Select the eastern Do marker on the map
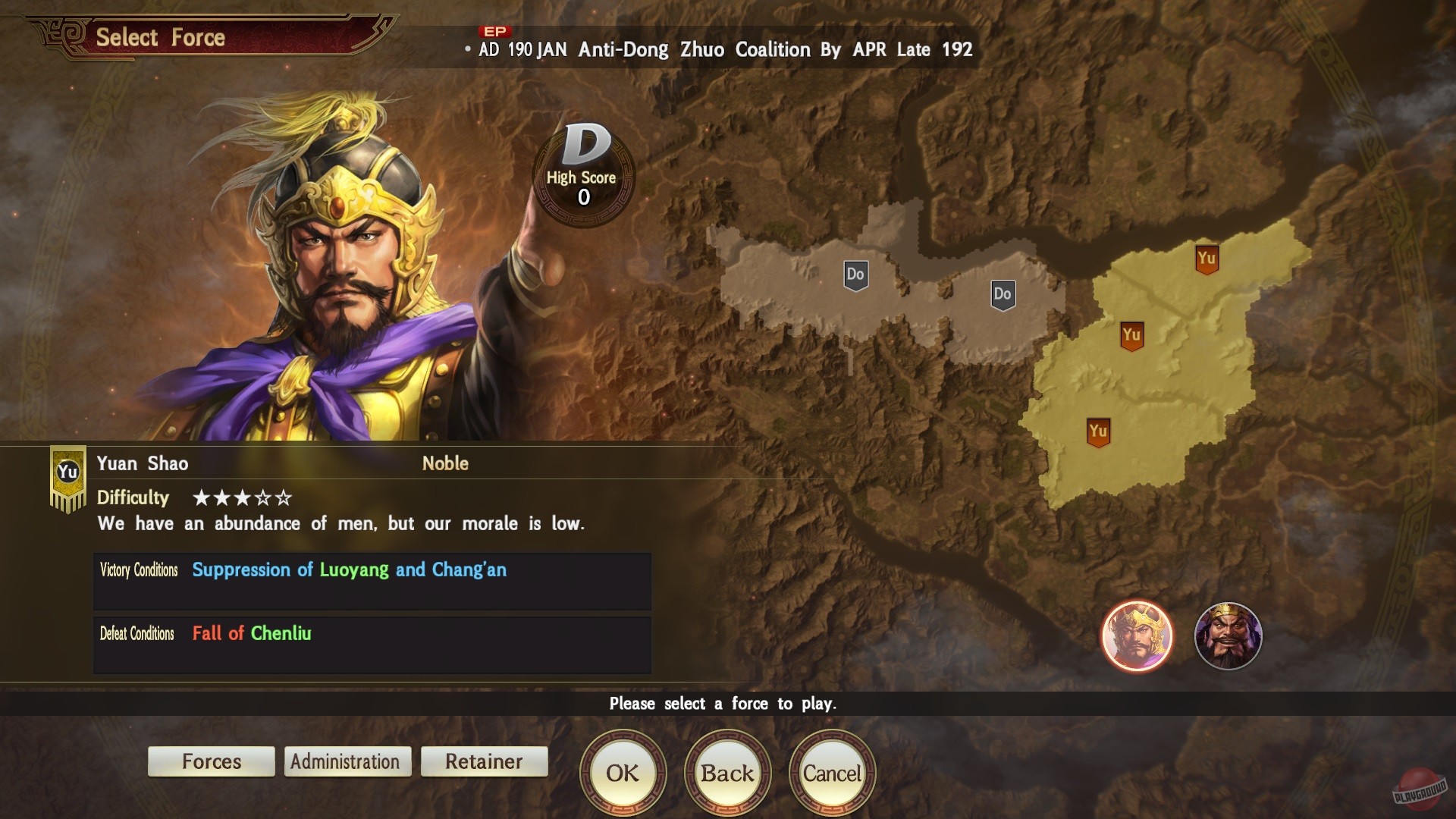1456x819 pixels. 1002,295
